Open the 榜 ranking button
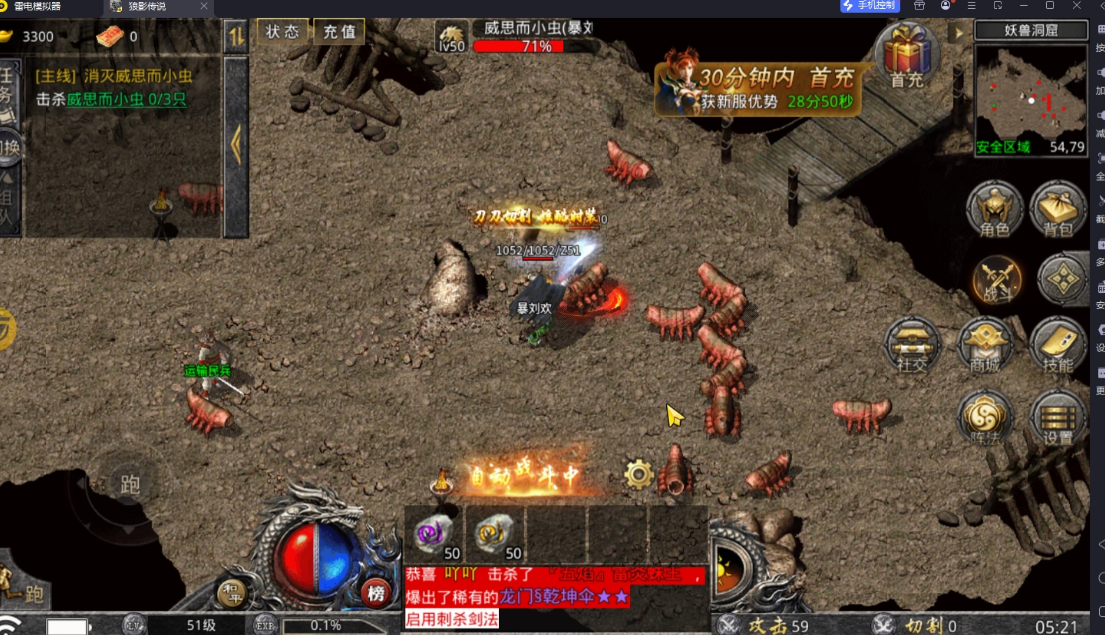 point(376,591)
